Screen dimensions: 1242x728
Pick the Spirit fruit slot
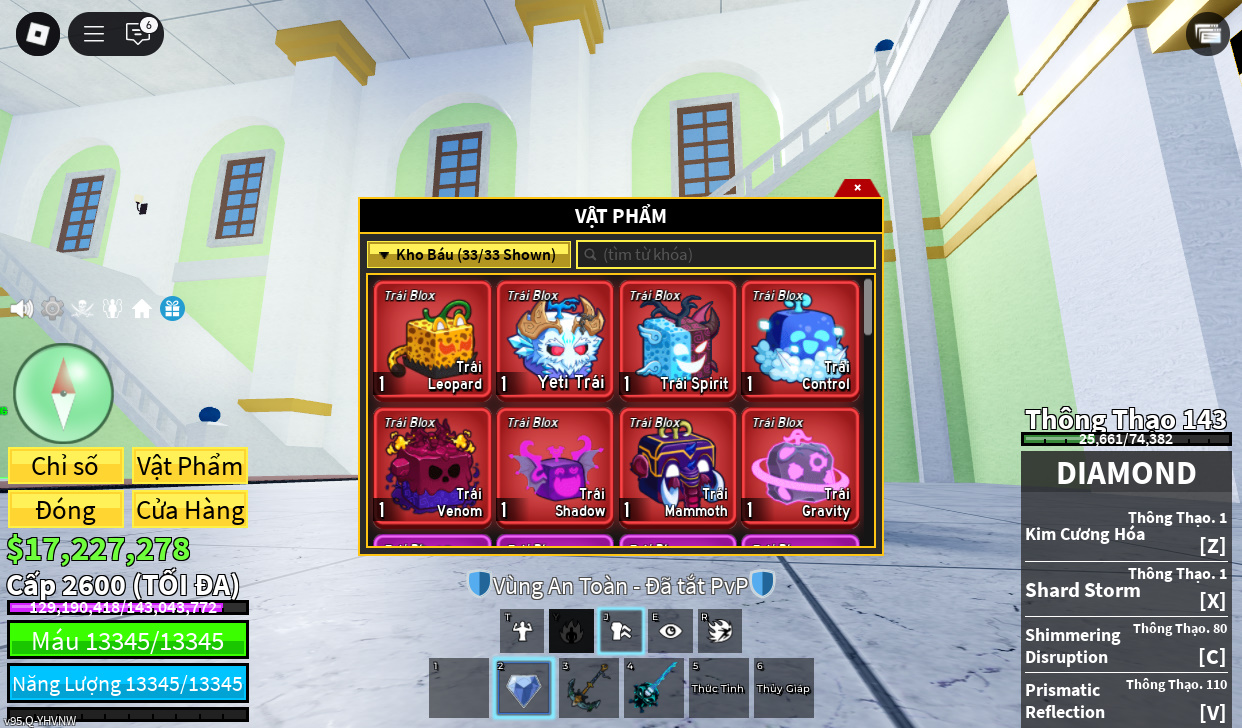click(677, 340)
